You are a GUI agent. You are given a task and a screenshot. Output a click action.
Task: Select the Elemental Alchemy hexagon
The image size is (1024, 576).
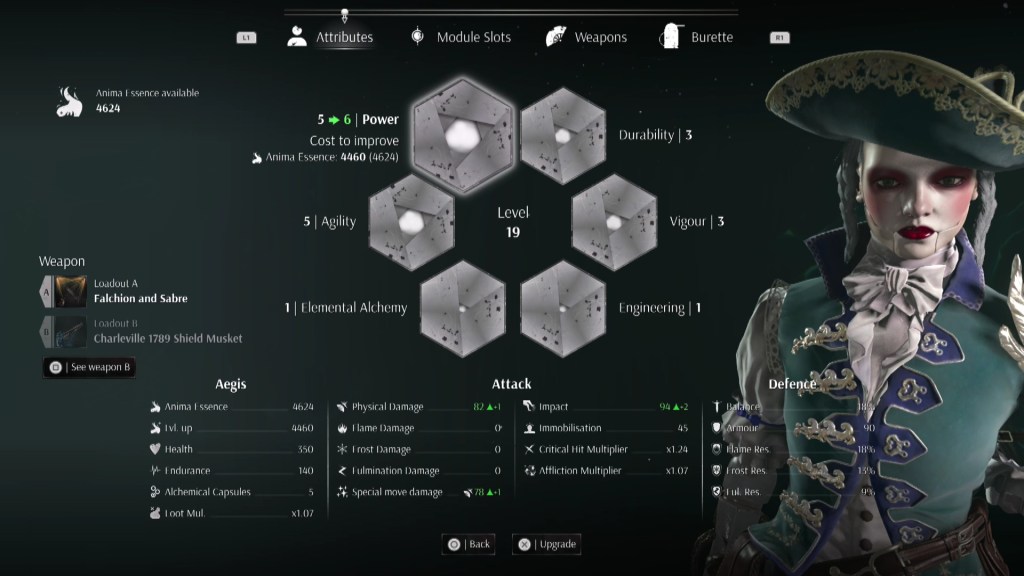click(x=461, y=308)
